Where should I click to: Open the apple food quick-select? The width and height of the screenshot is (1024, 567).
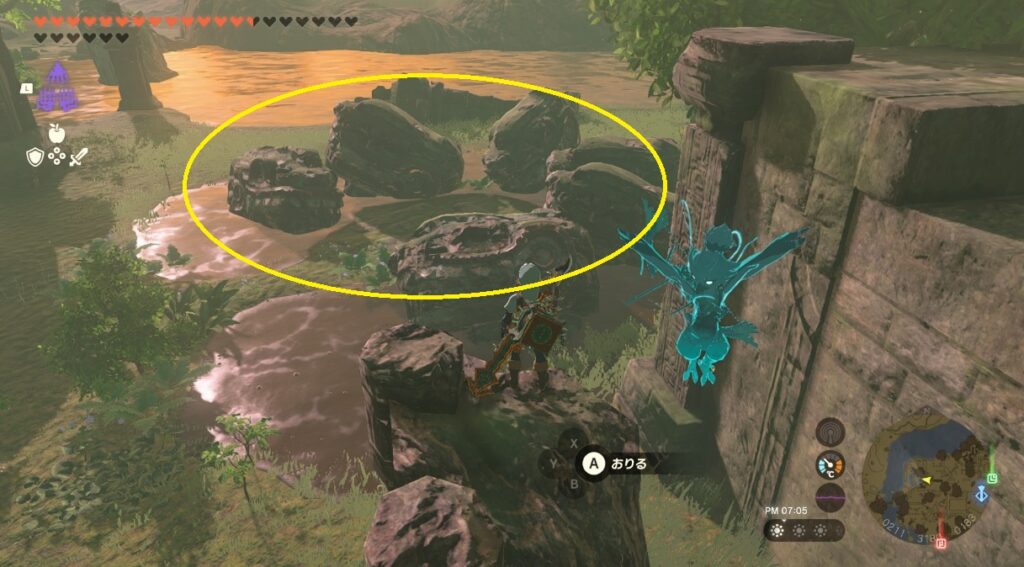tap(56, 131)
